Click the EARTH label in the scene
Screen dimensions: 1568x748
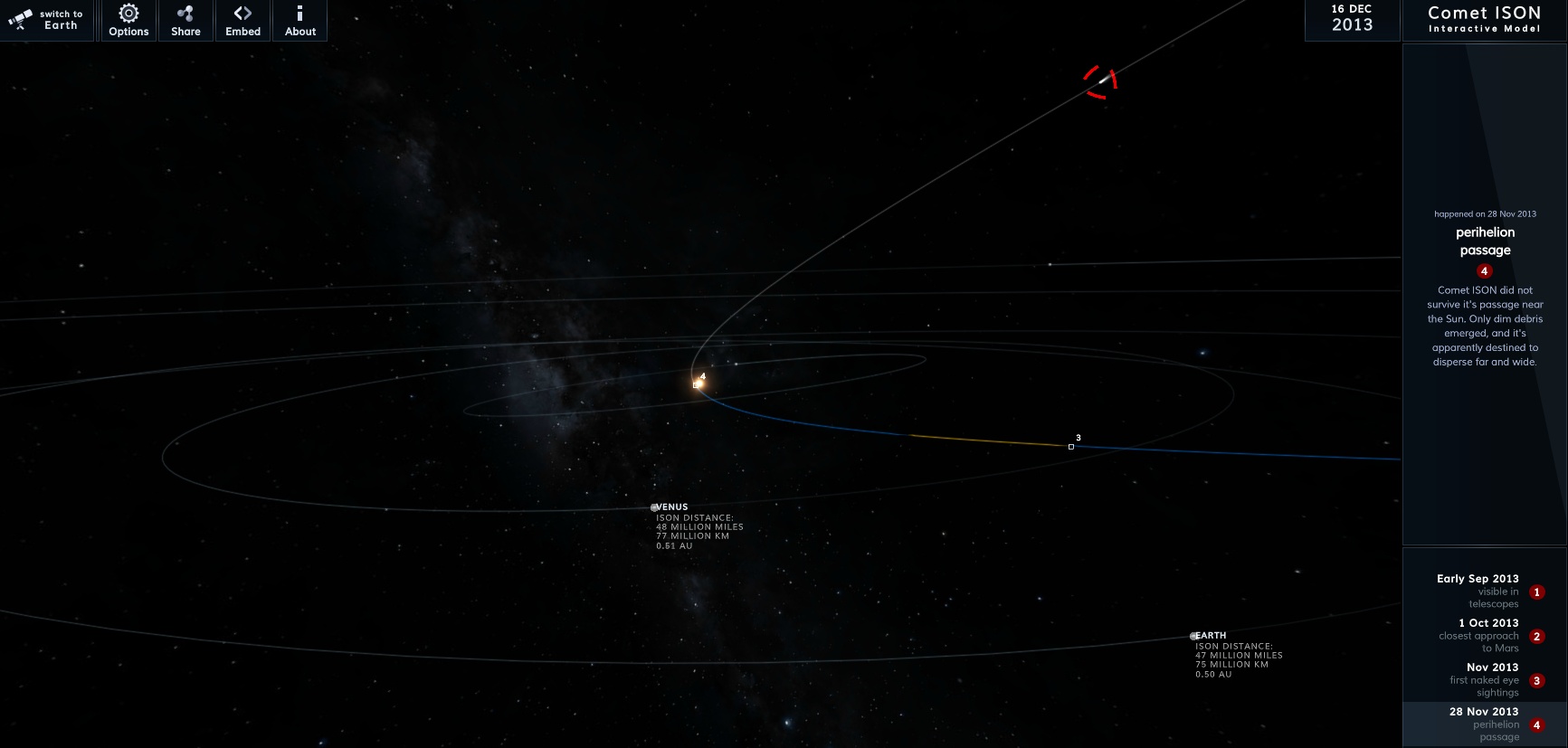click(x=1211, y=635)
